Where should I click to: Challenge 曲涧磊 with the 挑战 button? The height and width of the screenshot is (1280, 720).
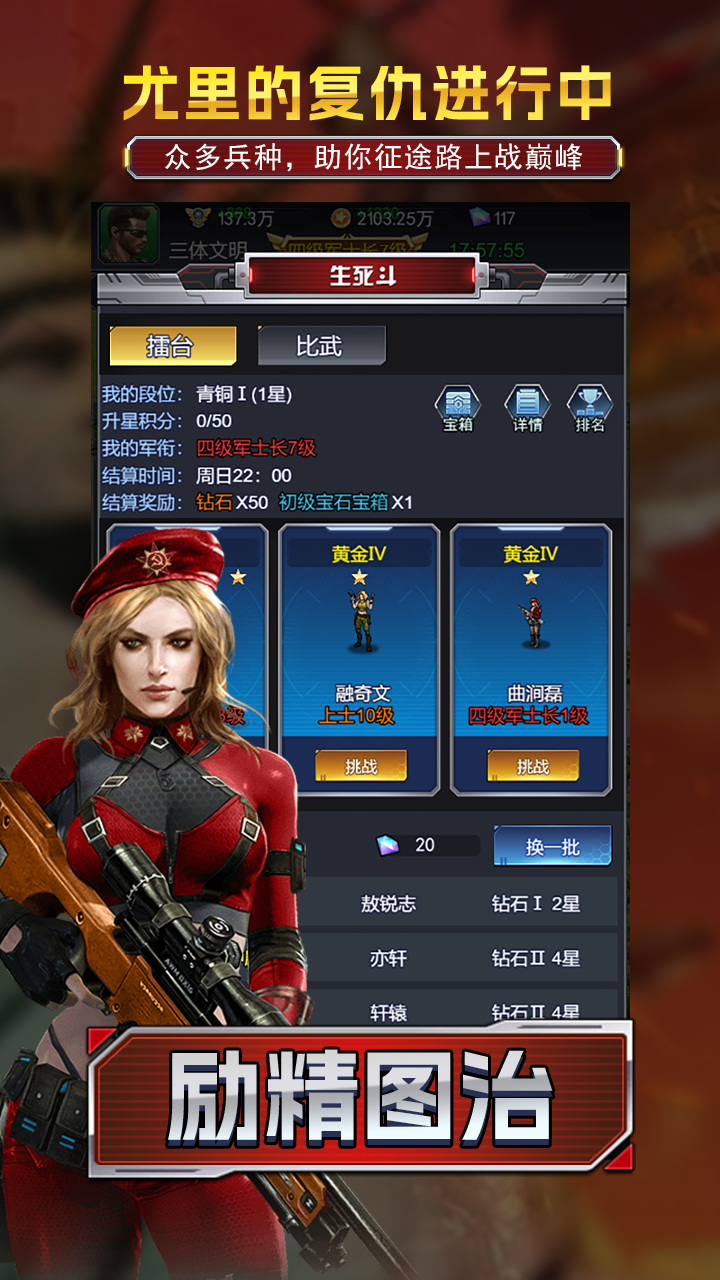tap(532, 766)
